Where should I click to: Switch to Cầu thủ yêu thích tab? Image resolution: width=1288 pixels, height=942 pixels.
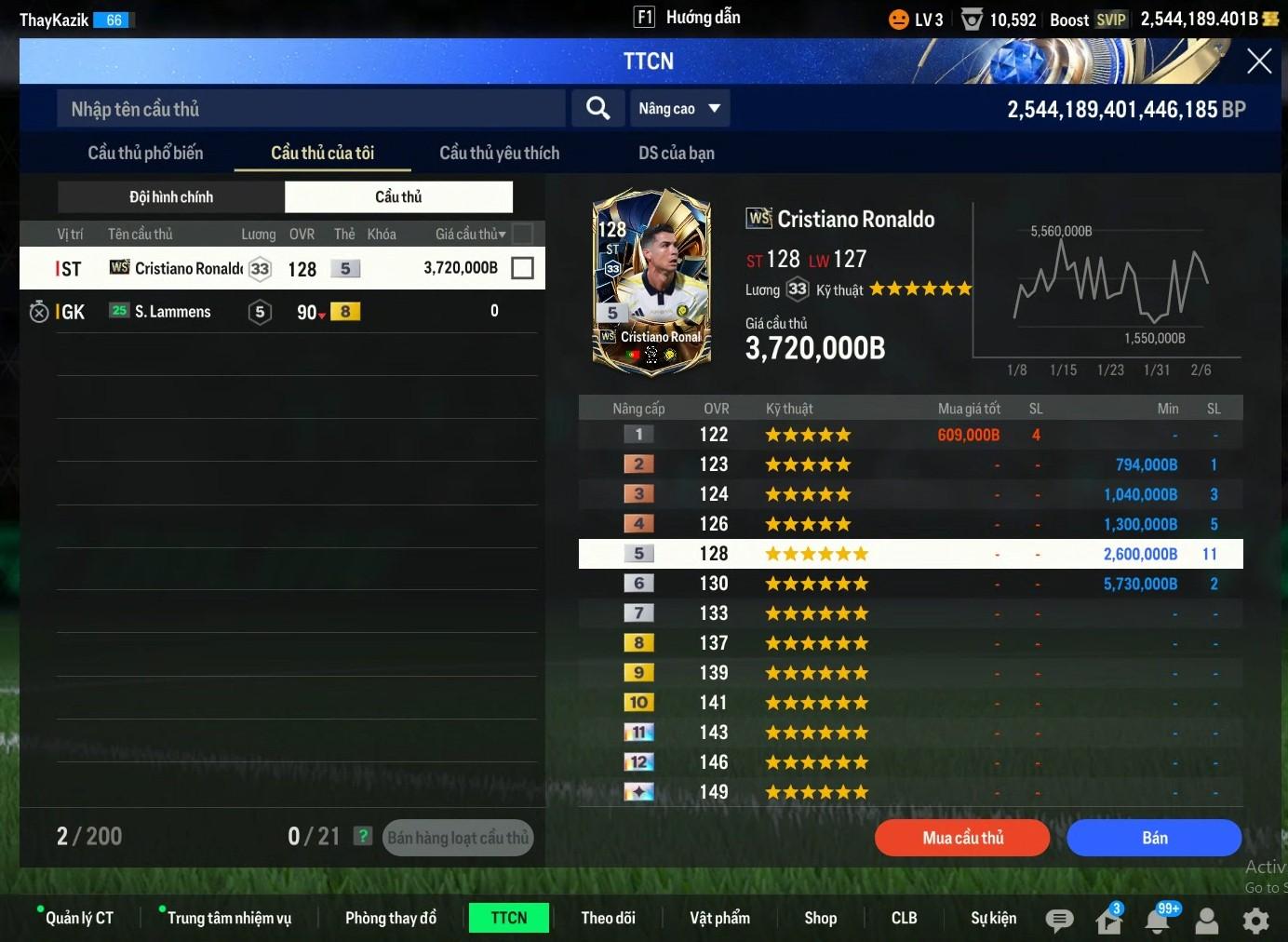[499, 153]
